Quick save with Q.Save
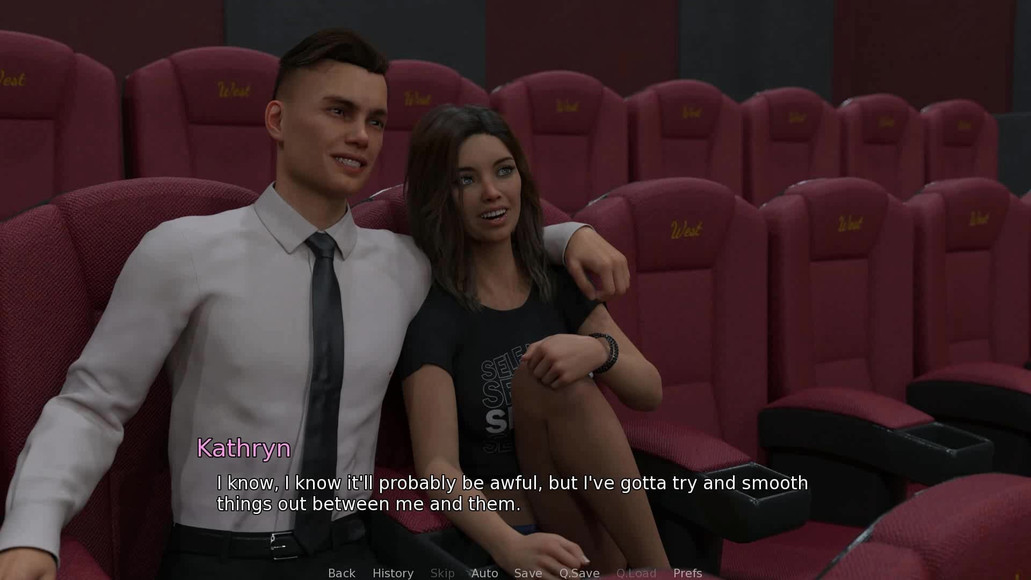Screen dimensions: 1031x580 pyautogui.click(x=579, y=573)
